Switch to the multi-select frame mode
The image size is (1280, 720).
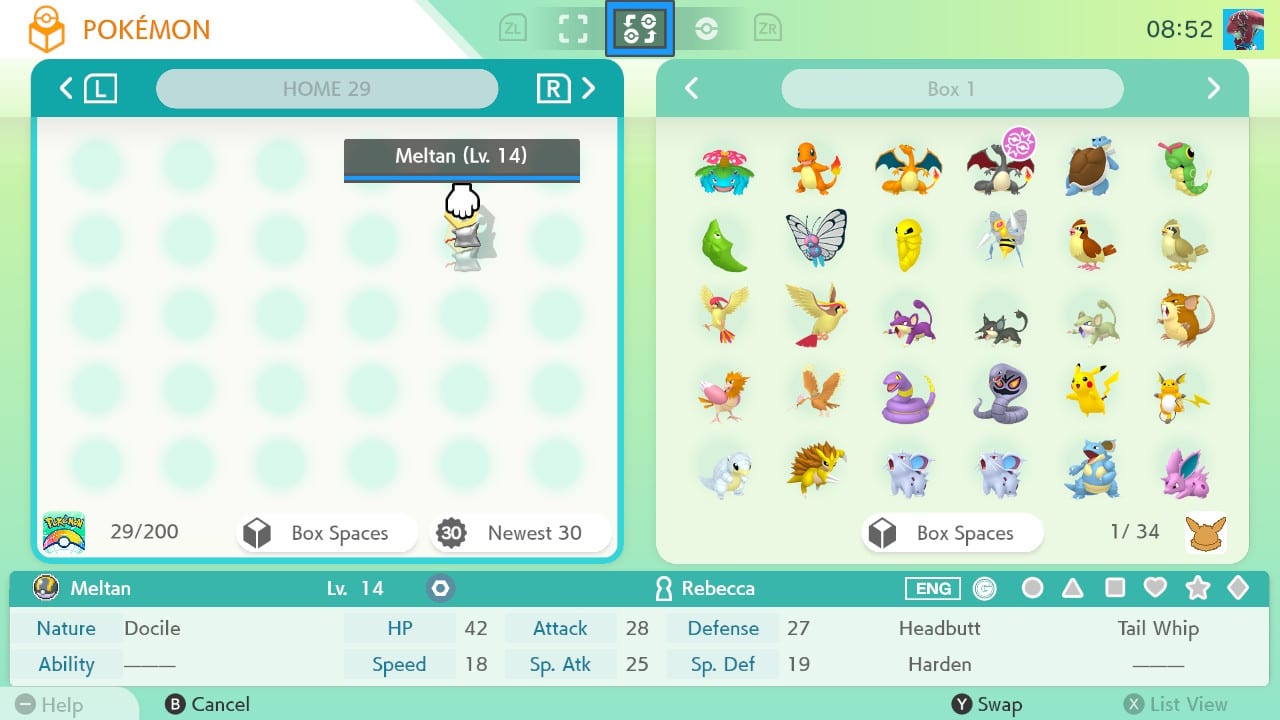[573, 29]
